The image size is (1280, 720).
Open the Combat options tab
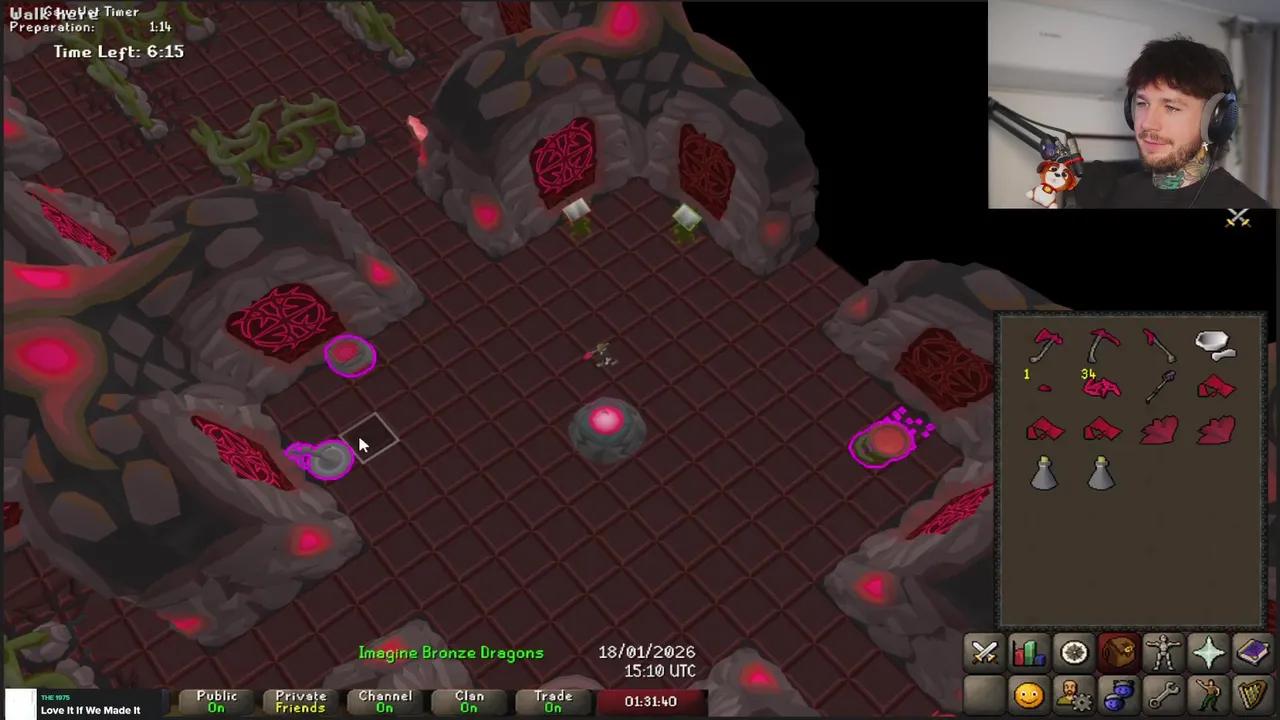985,653
